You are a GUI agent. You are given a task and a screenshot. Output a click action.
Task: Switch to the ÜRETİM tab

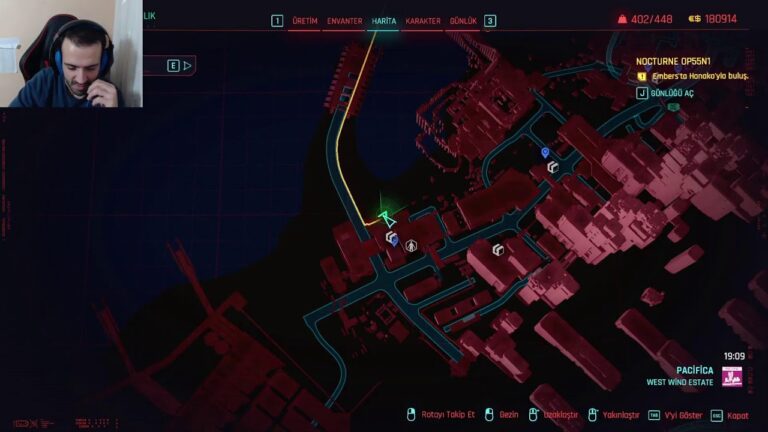point(304,20)
